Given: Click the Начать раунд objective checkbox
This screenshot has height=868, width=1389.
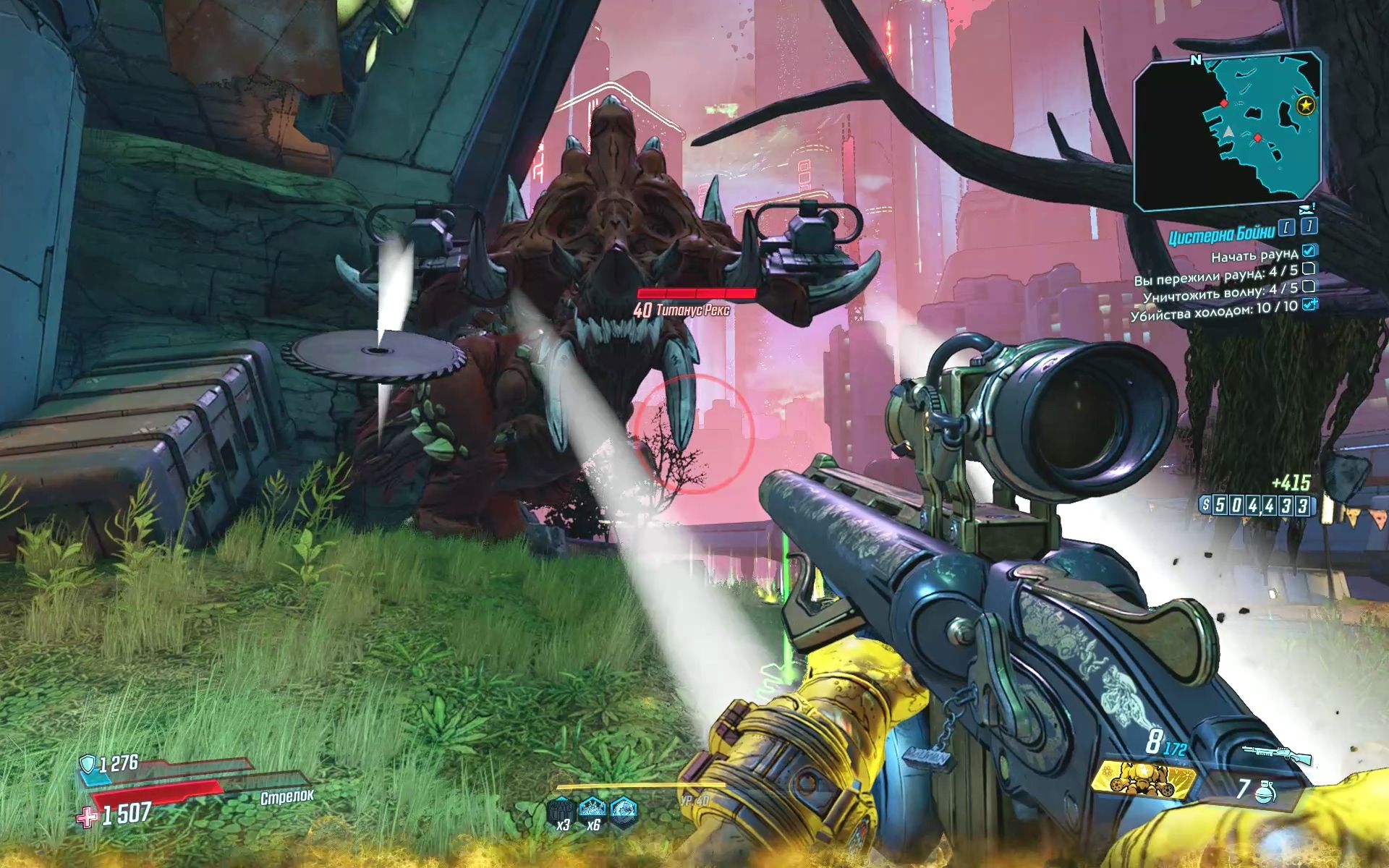Looking at the screenshot, I should pyautogui.click(x=1309, y=252).
